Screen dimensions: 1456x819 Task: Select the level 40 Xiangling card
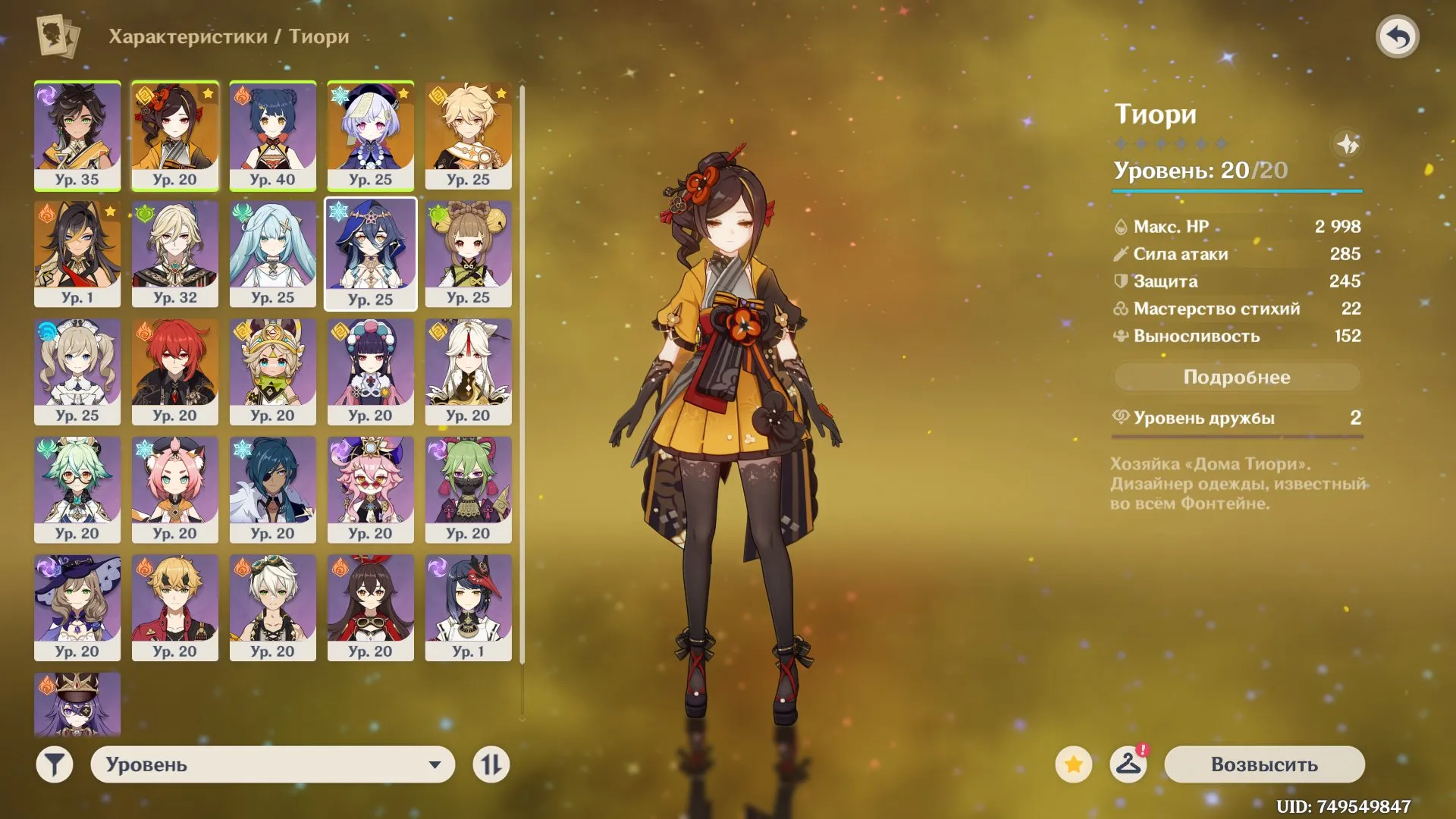[273, 136]
